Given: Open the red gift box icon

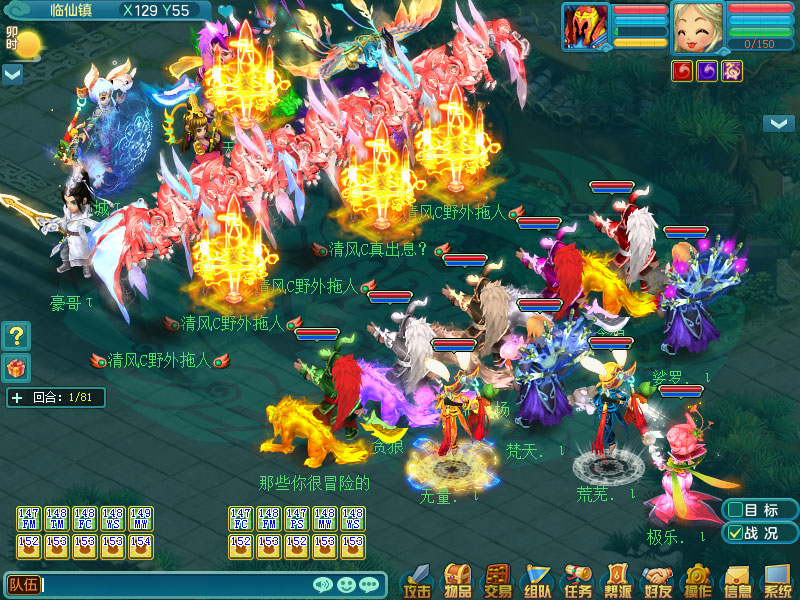Looking at the screenshot, I should (16, 367).
